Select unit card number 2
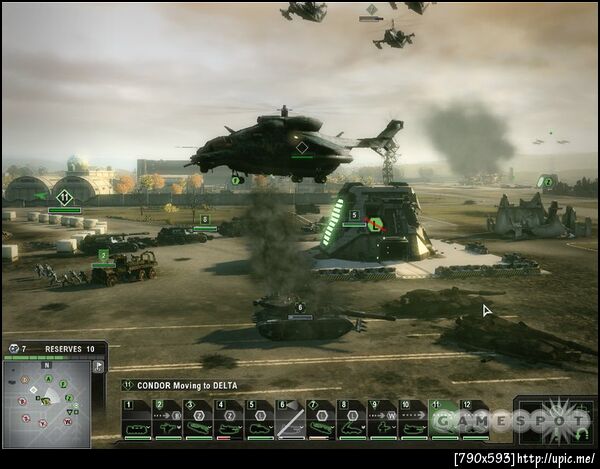The width and height of the screenshot is (600, 469). point(167,420)
